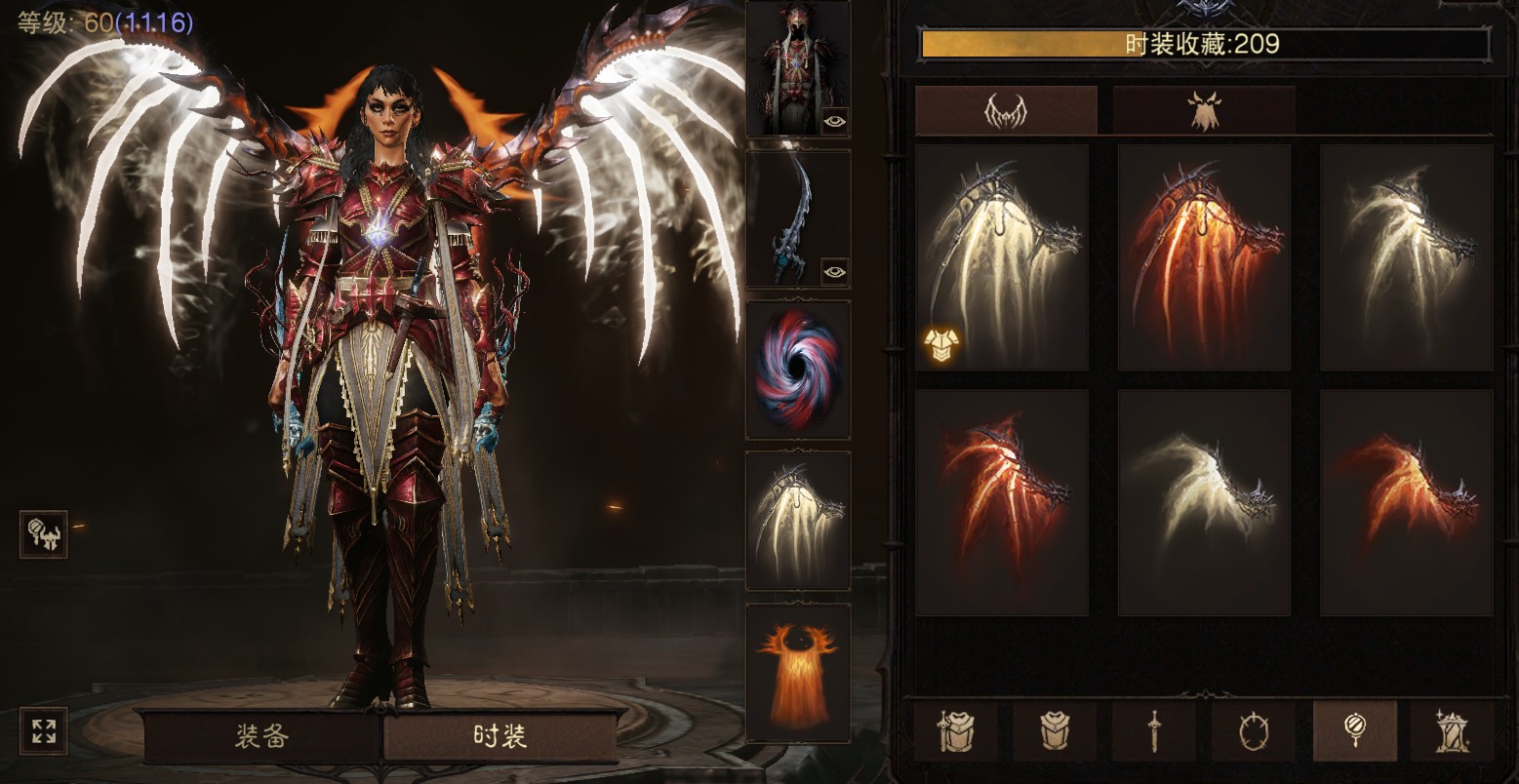Viewport: 1519px width, 784px height.
Task: Select the swirling red-blue portal slot
Action: [x=798, y=370]
